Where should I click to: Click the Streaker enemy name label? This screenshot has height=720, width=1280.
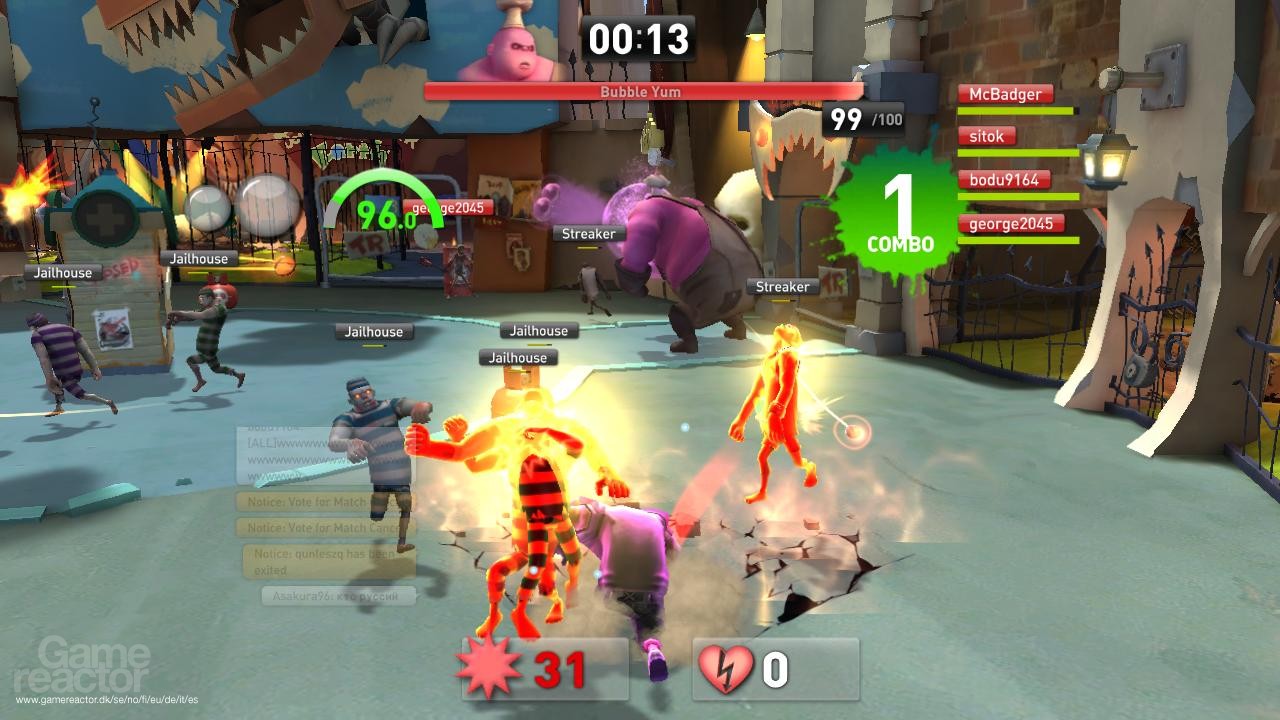click(x=591, y=234)
